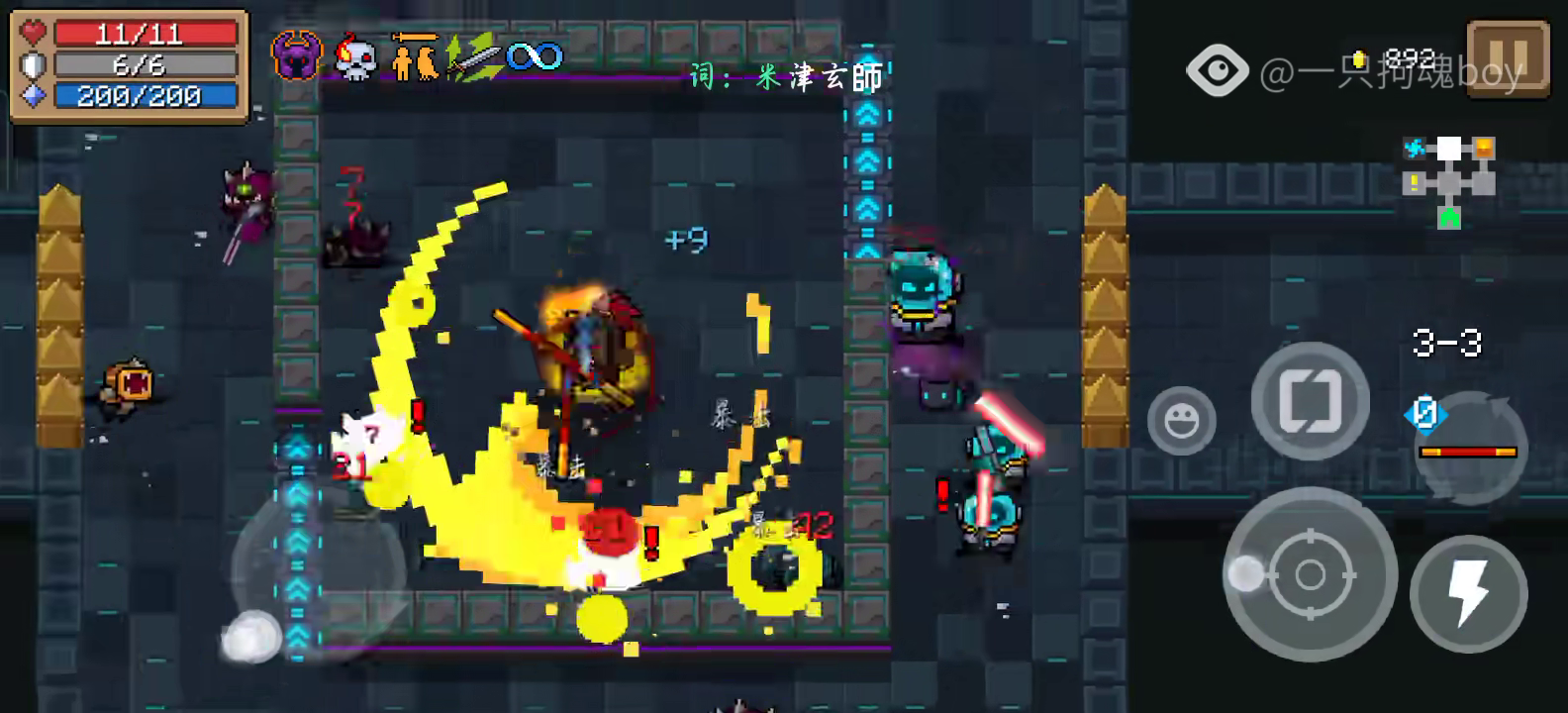Switch weapons with the swap button
The width and height of the screenshot is (1568, 713).
click(x=1310, y=401)
